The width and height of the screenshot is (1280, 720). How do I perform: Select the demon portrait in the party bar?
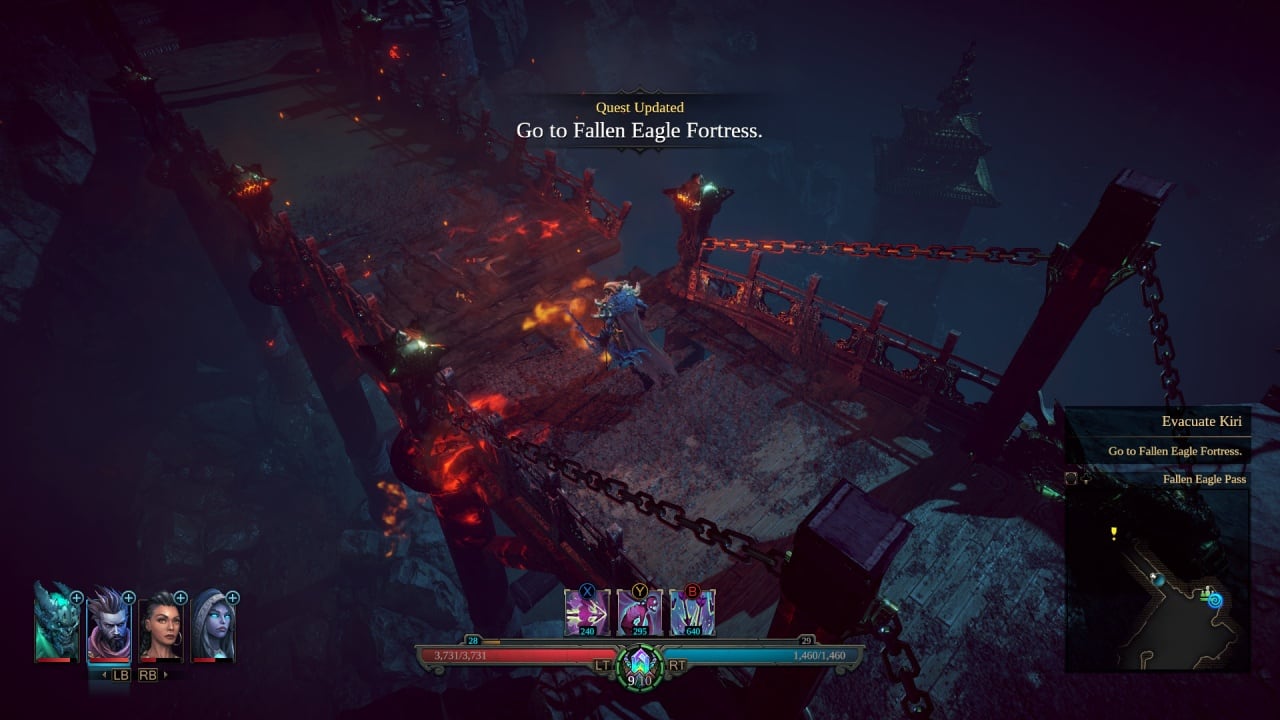55,625
